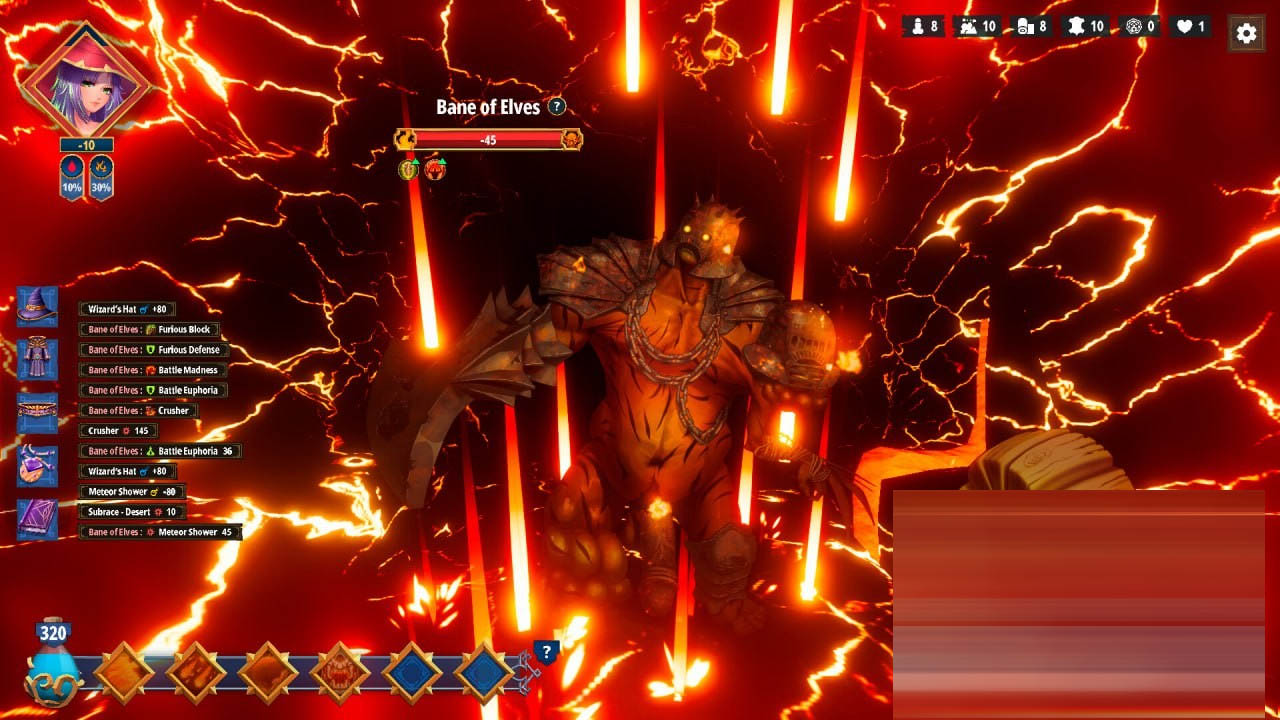Inspect the red boss buff icon
Image resolution: width=1280 pixels, height=720 pixels.
point(434,169)
